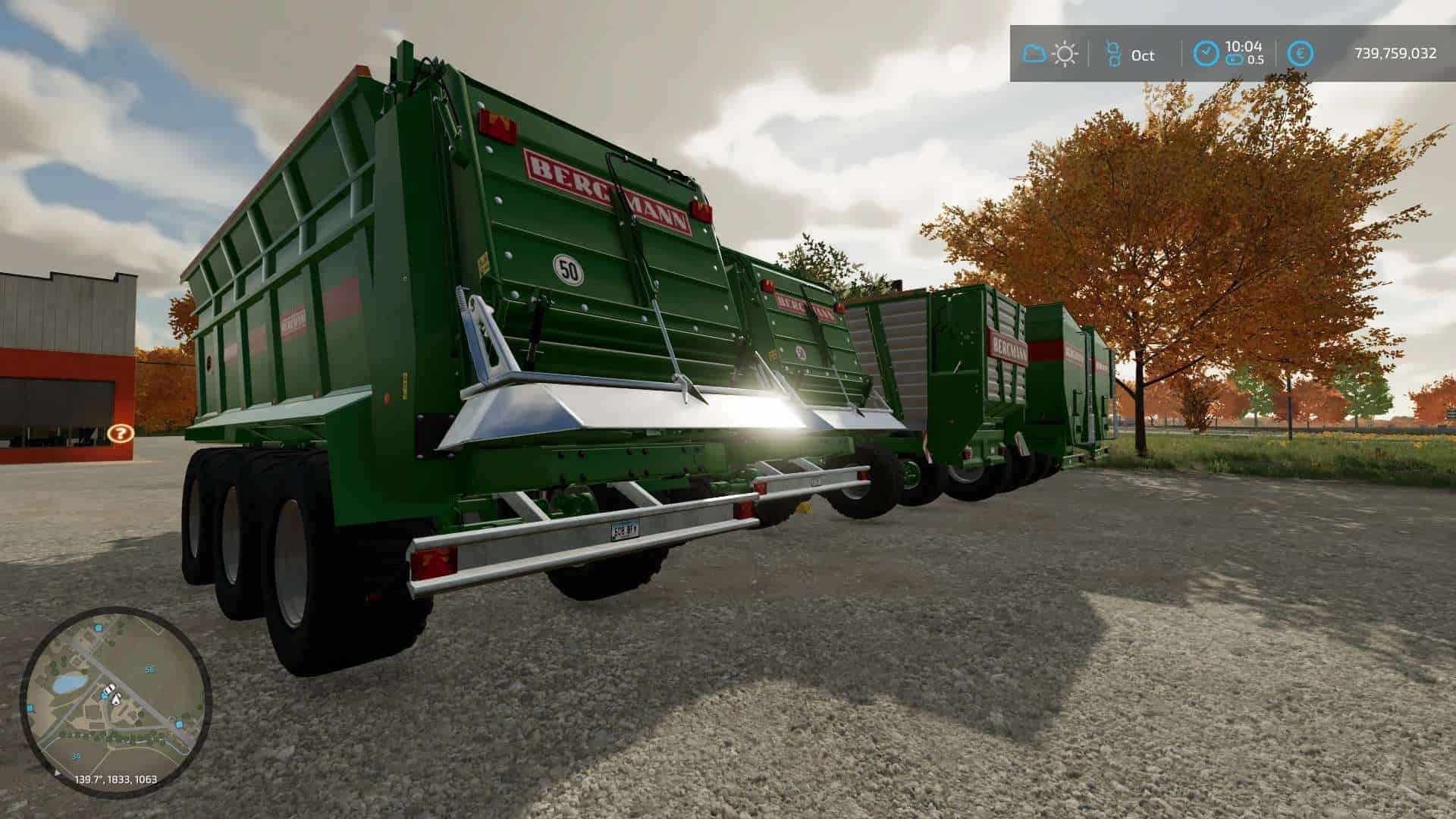This screenshot has width=1456, height=819.
Task: Select the calendar month icon beside Oct
Action: coord(1112,54)
